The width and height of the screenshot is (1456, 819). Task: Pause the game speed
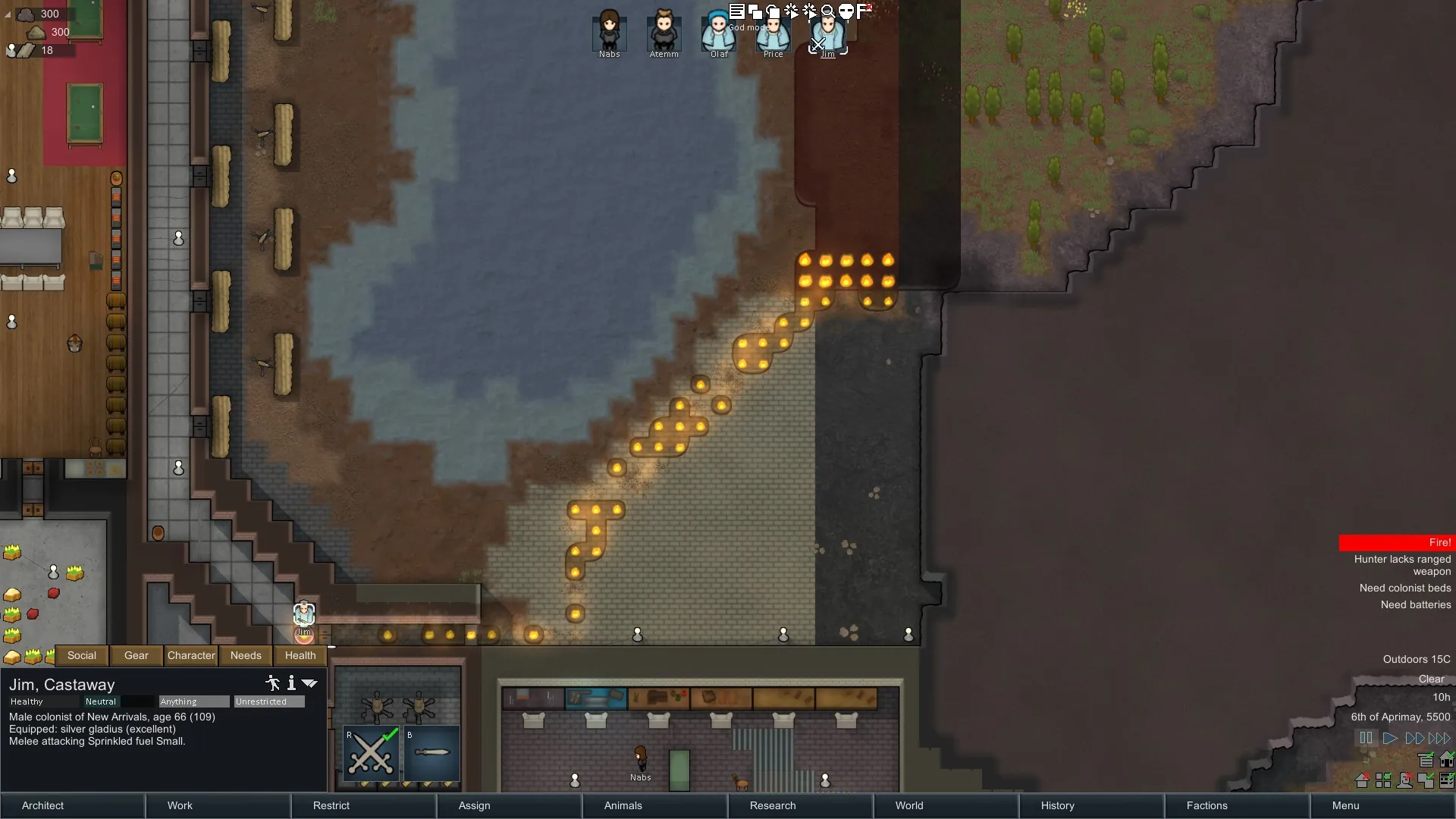click(1366, 738)
